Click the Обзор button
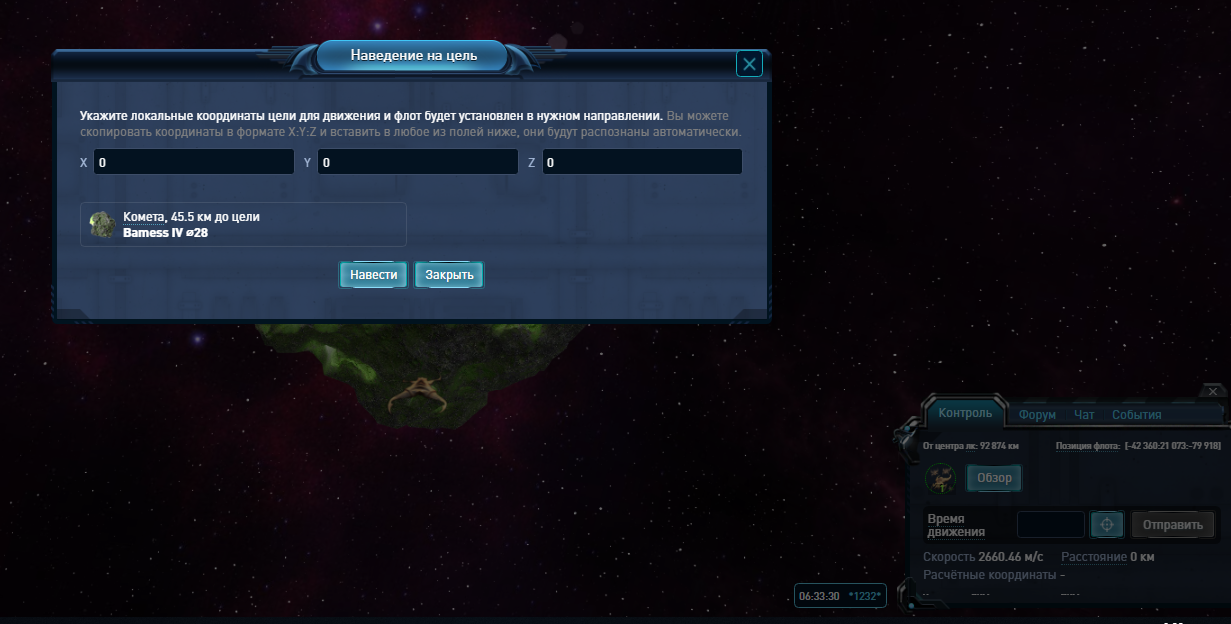This screenshot has width=1231, height=624. (994, 478)
